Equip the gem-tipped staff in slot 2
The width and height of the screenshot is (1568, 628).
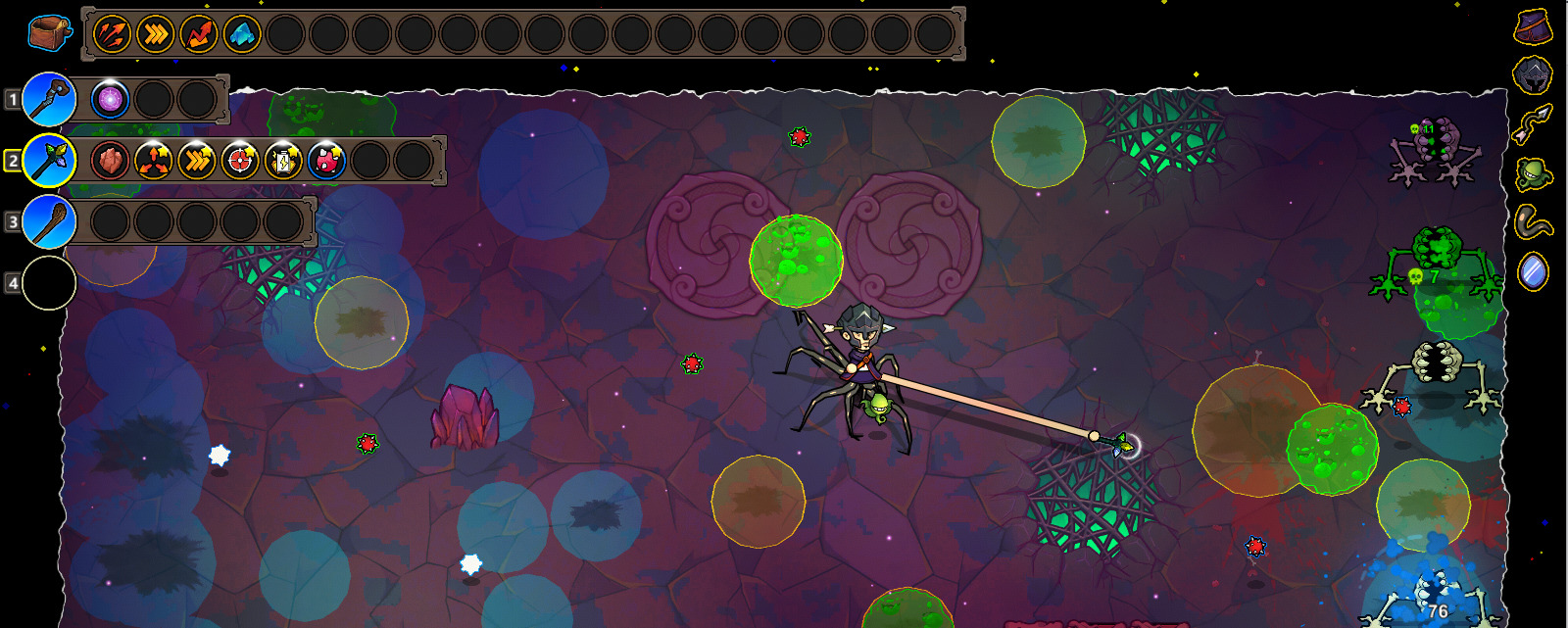tap(49, 161)
